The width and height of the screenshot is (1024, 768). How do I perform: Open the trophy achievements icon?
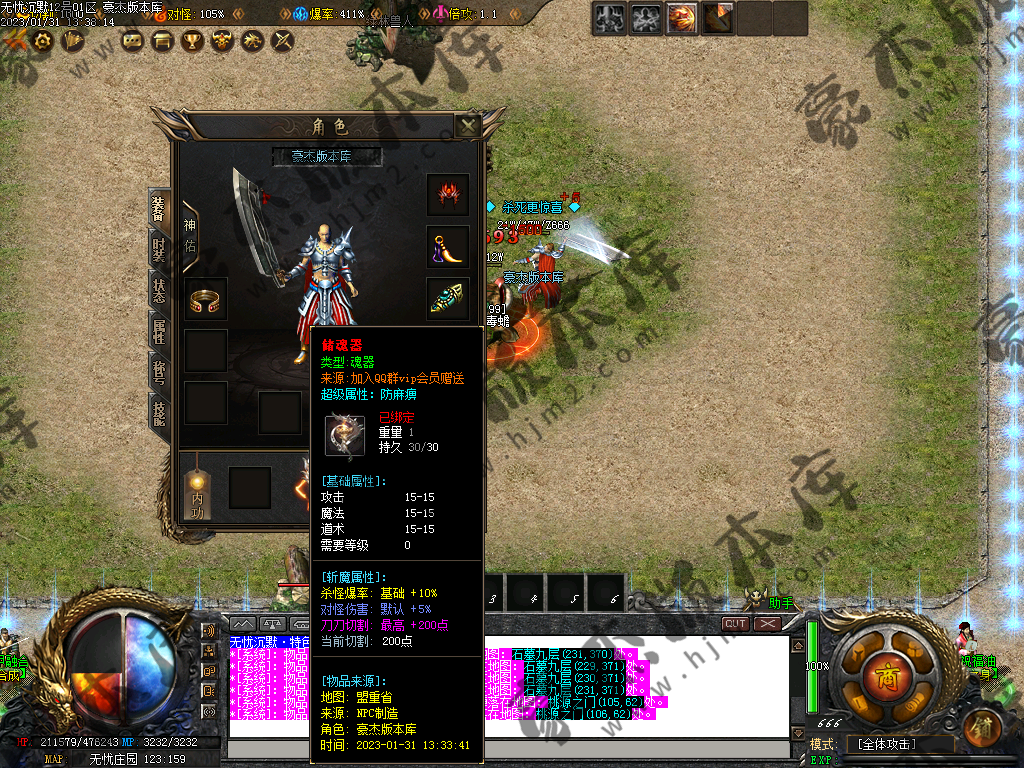click(192, 41)
